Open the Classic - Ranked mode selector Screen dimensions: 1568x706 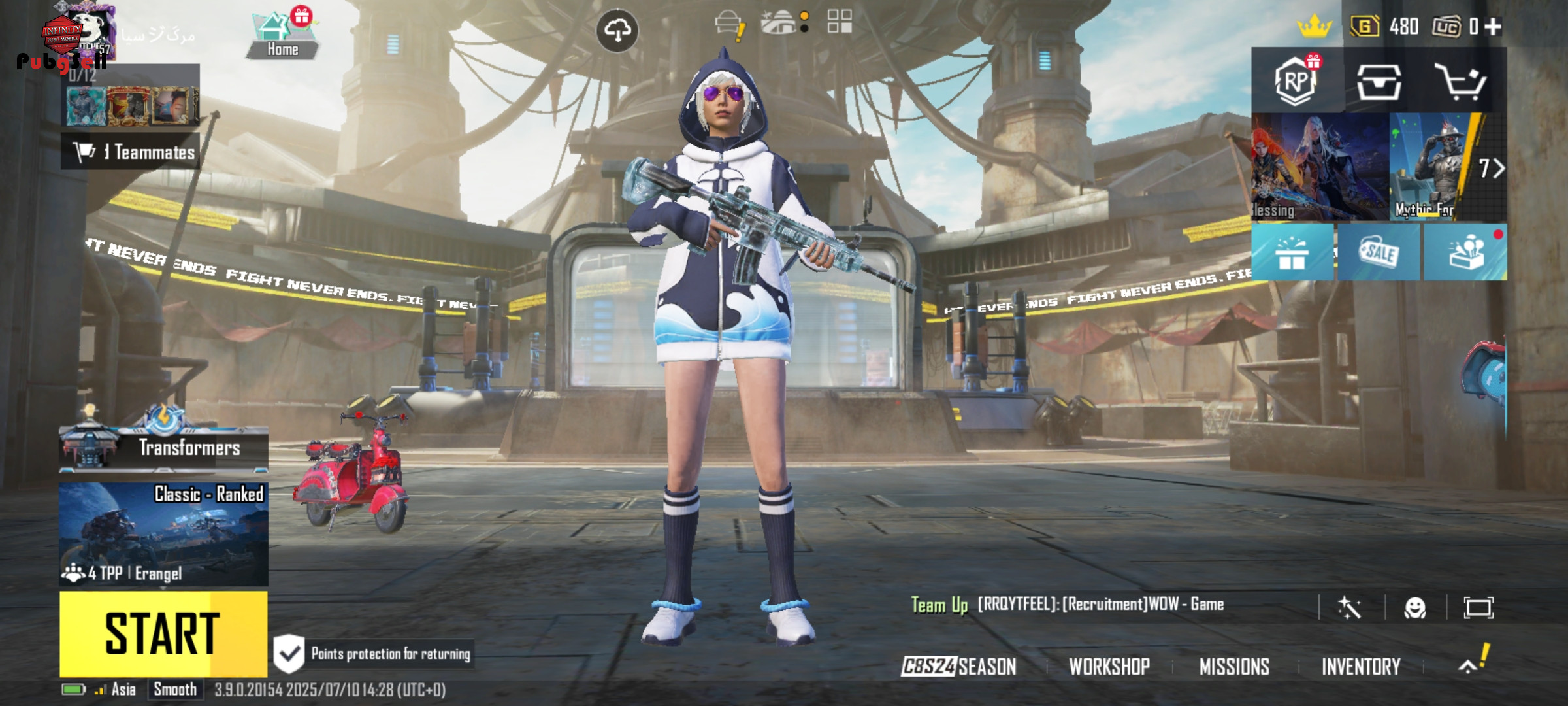pyautogui.click(x=163, y=533)
